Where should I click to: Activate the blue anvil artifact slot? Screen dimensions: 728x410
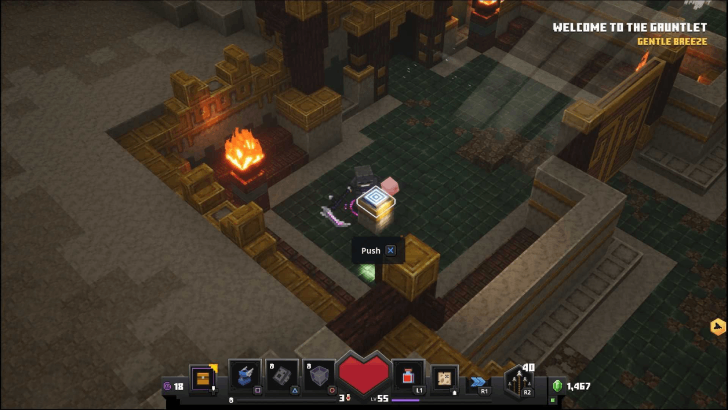click(x=245, y=376)
